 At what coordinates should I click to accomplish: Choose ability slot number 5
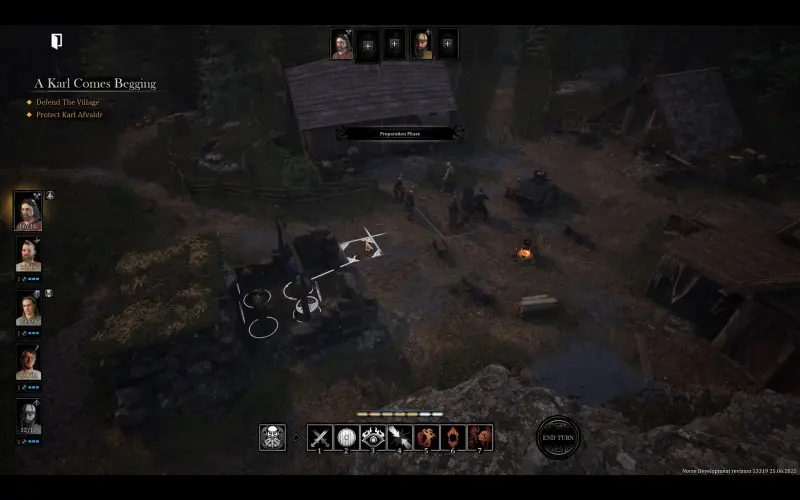pyautogui.click(x=427, y=437)
